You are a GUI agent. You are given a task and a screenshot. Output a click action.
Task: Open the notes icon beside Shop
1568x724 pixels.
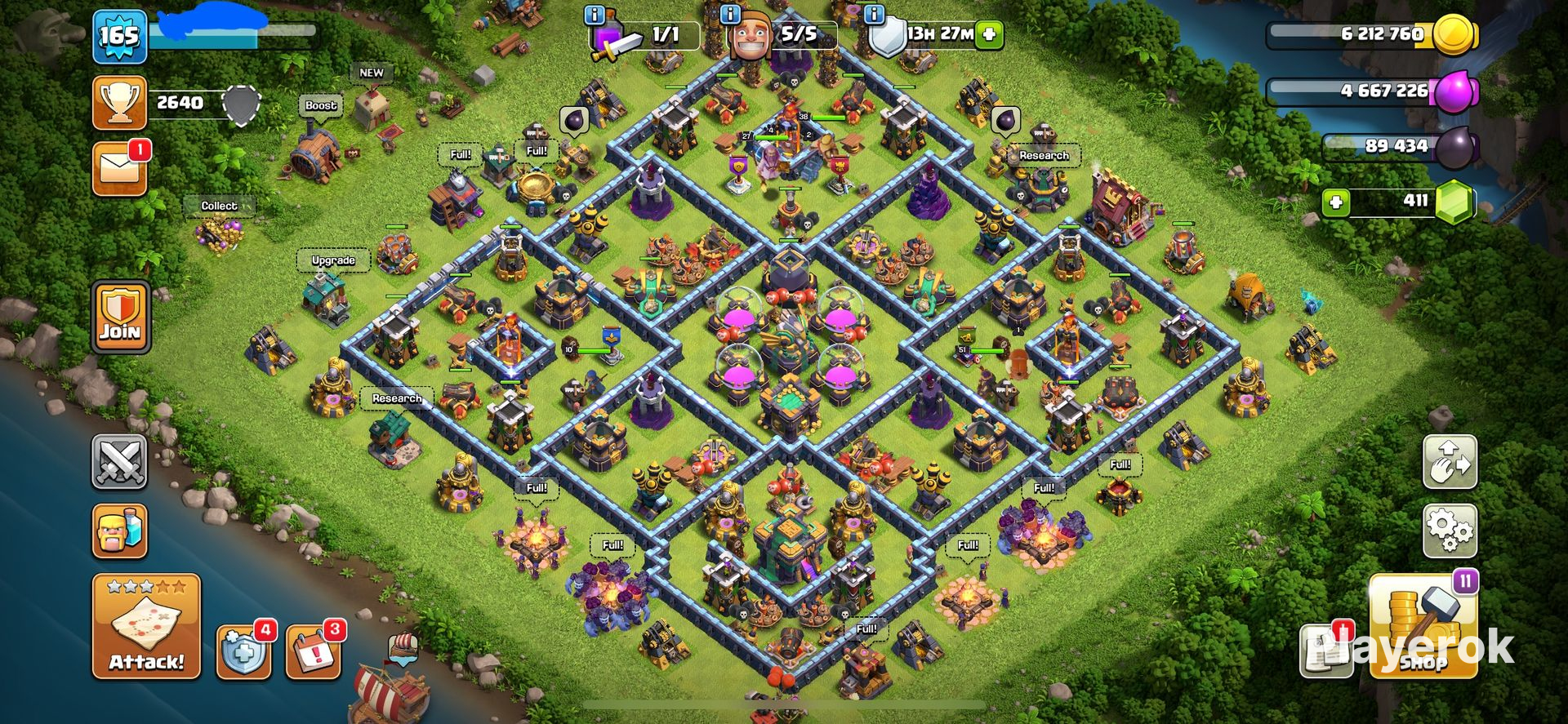[x=1323, y=651]
